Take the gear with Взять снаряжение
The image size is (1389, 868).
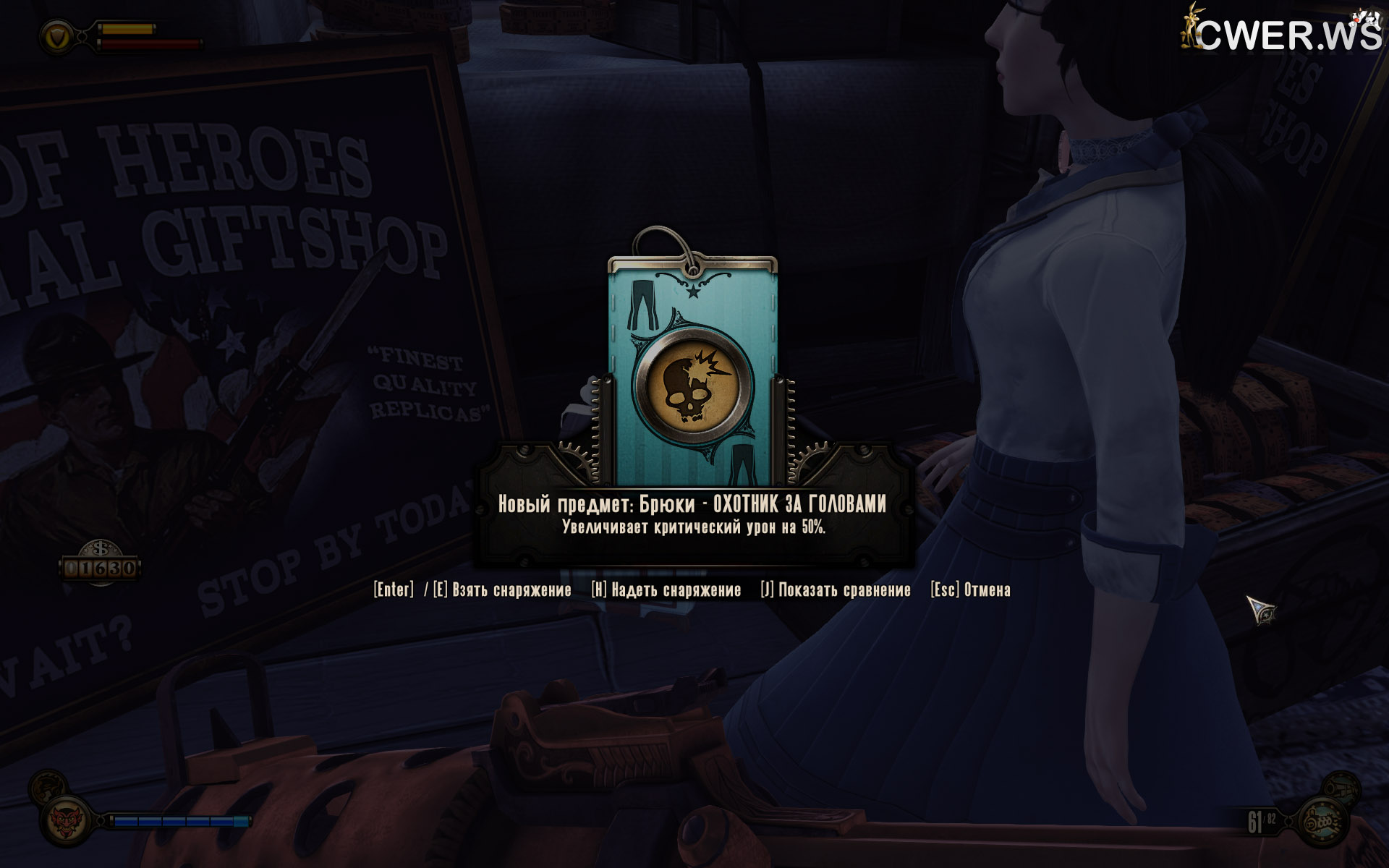(x=501, y=590)
